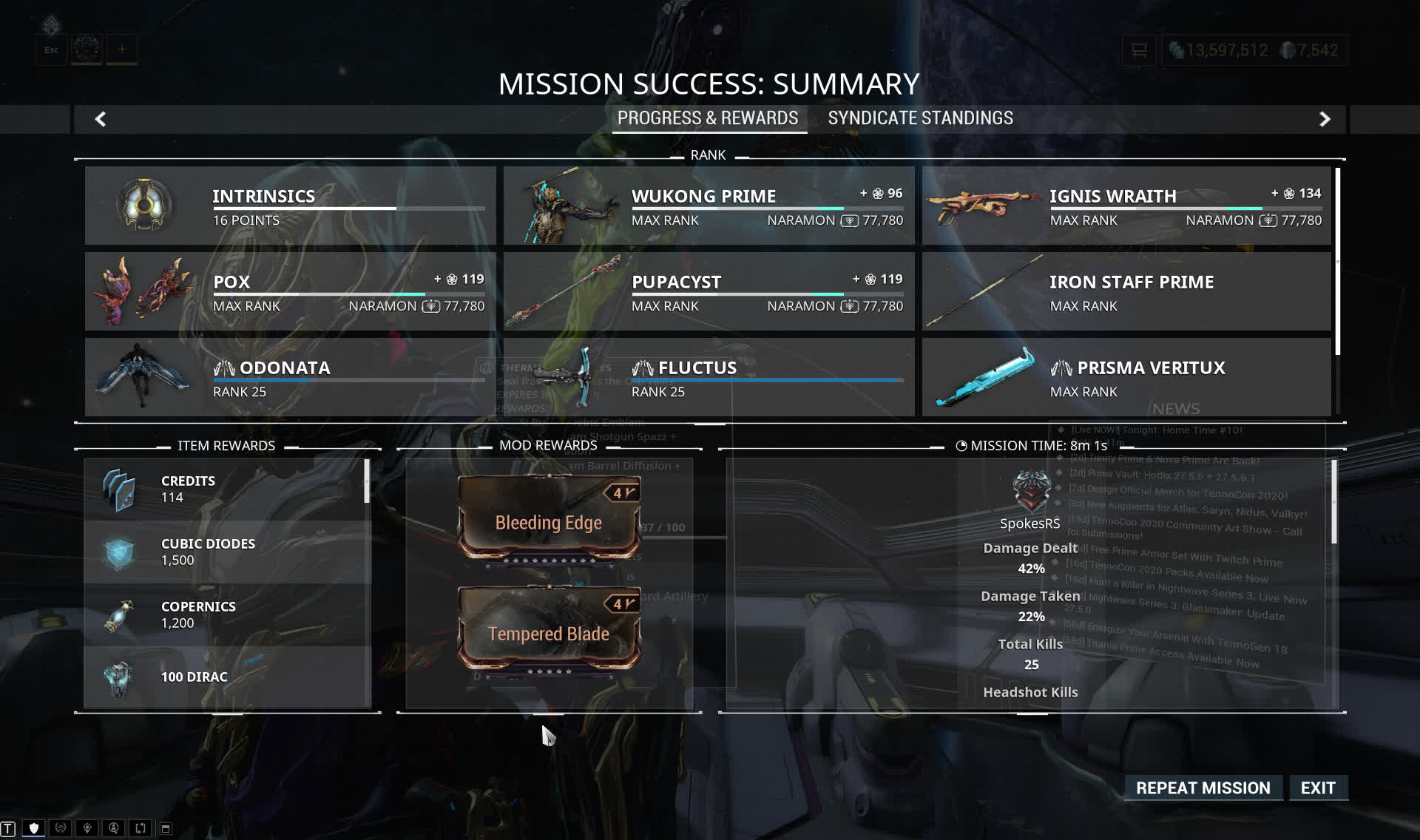Choose the Ignis Wraith rank entry

tap(1126, 206)
